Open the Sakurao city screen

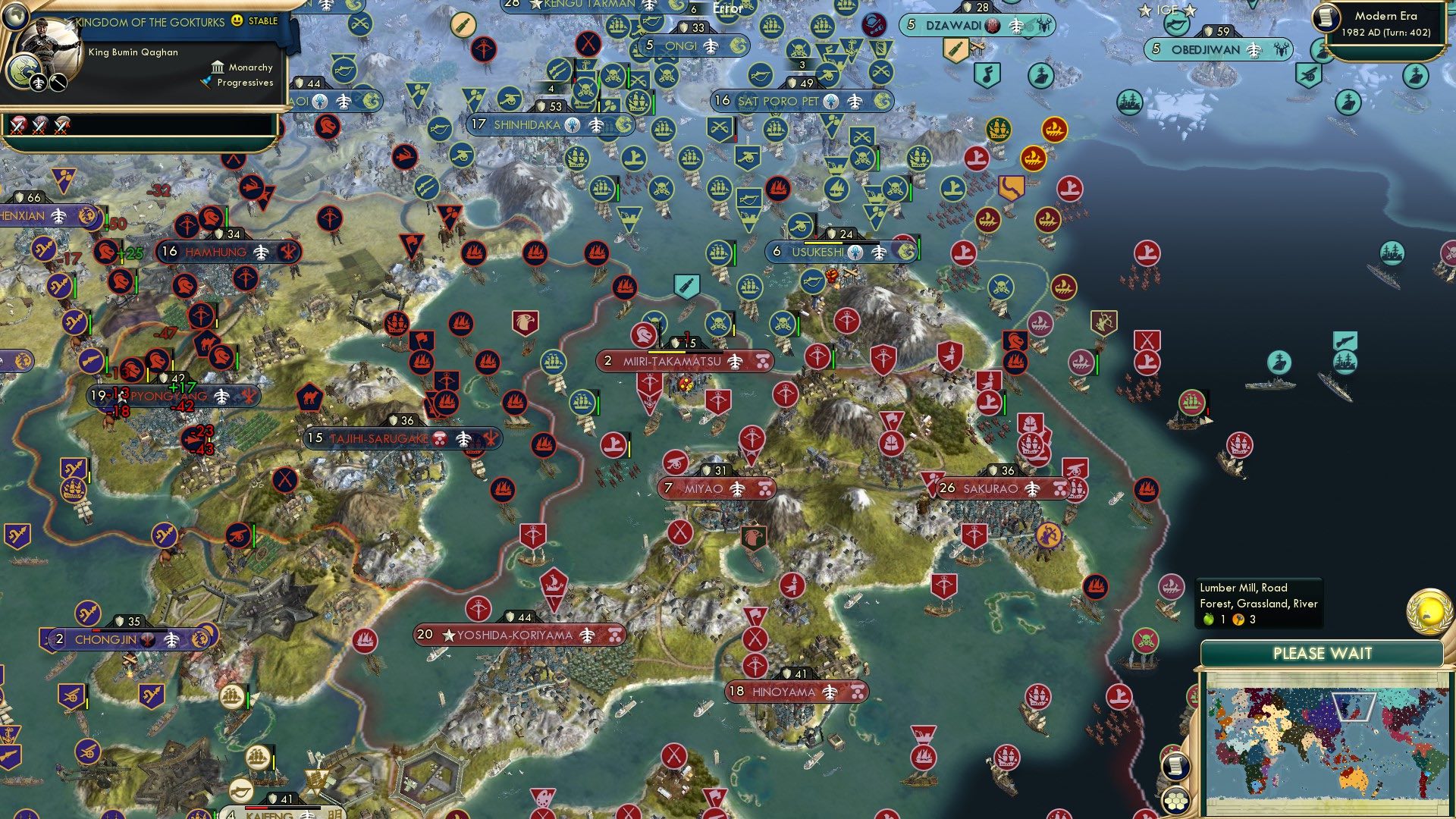pyautogui.click(x=1001, y=488)
